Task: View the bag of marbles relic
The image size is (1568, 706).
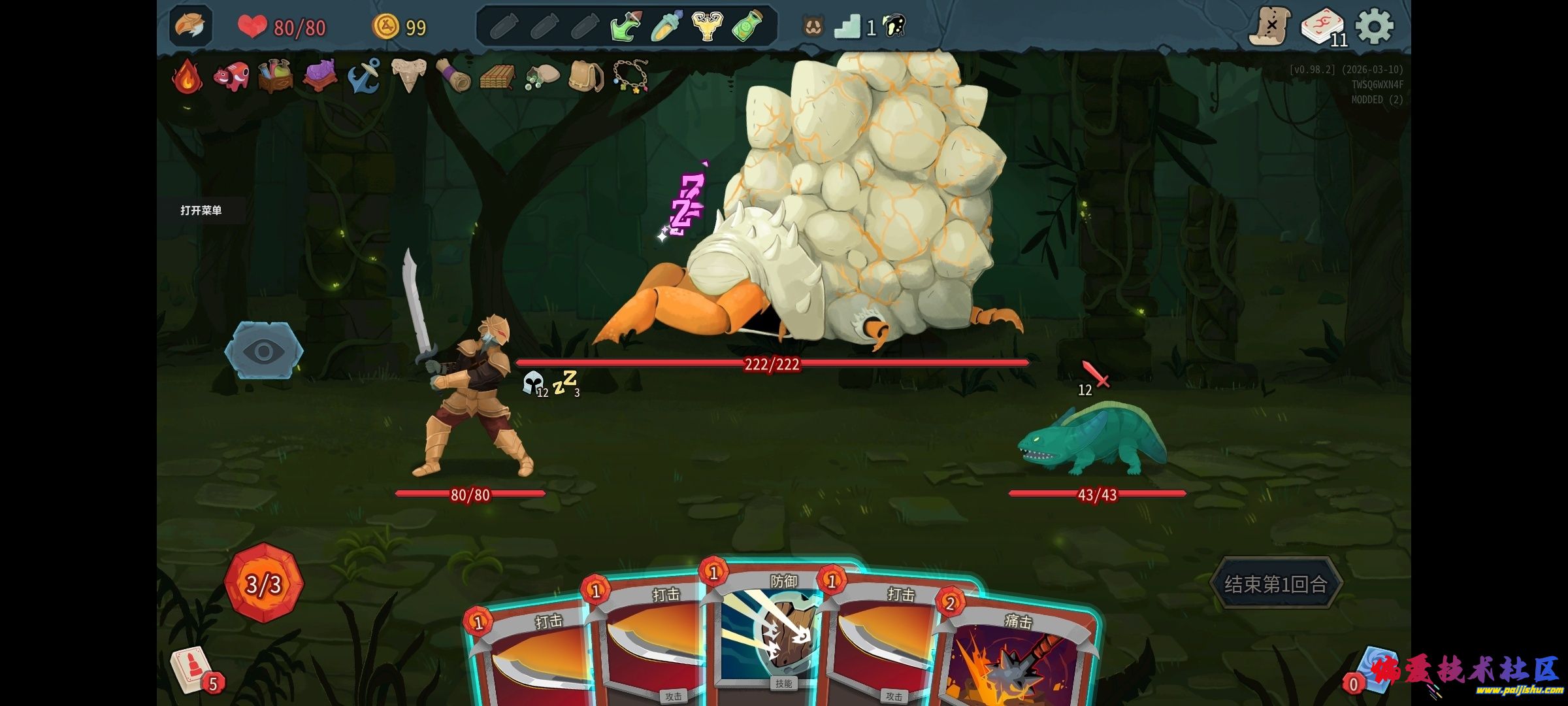Action: 542,77
